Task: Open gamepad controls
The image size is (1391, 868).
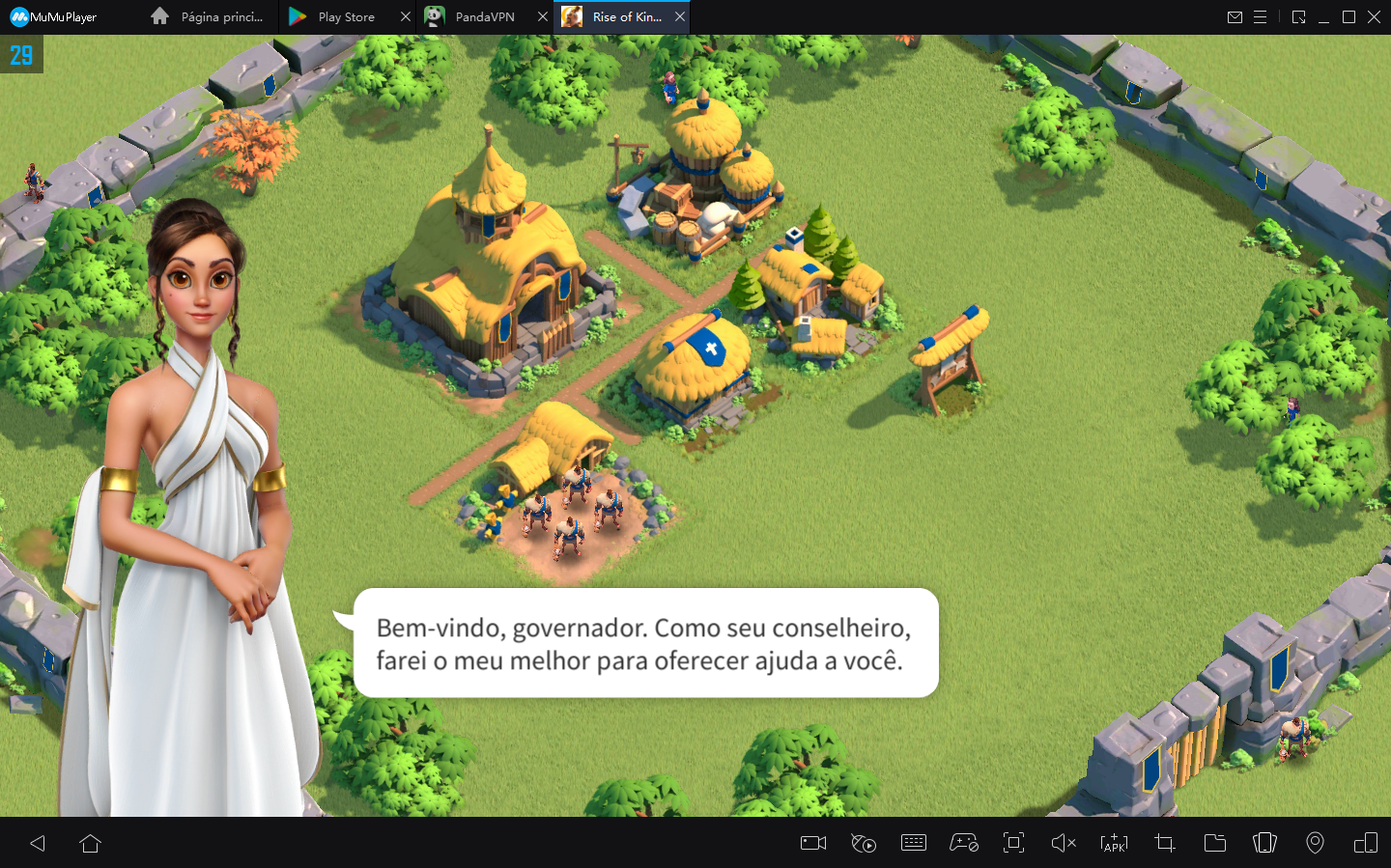Action: point(964,843)
